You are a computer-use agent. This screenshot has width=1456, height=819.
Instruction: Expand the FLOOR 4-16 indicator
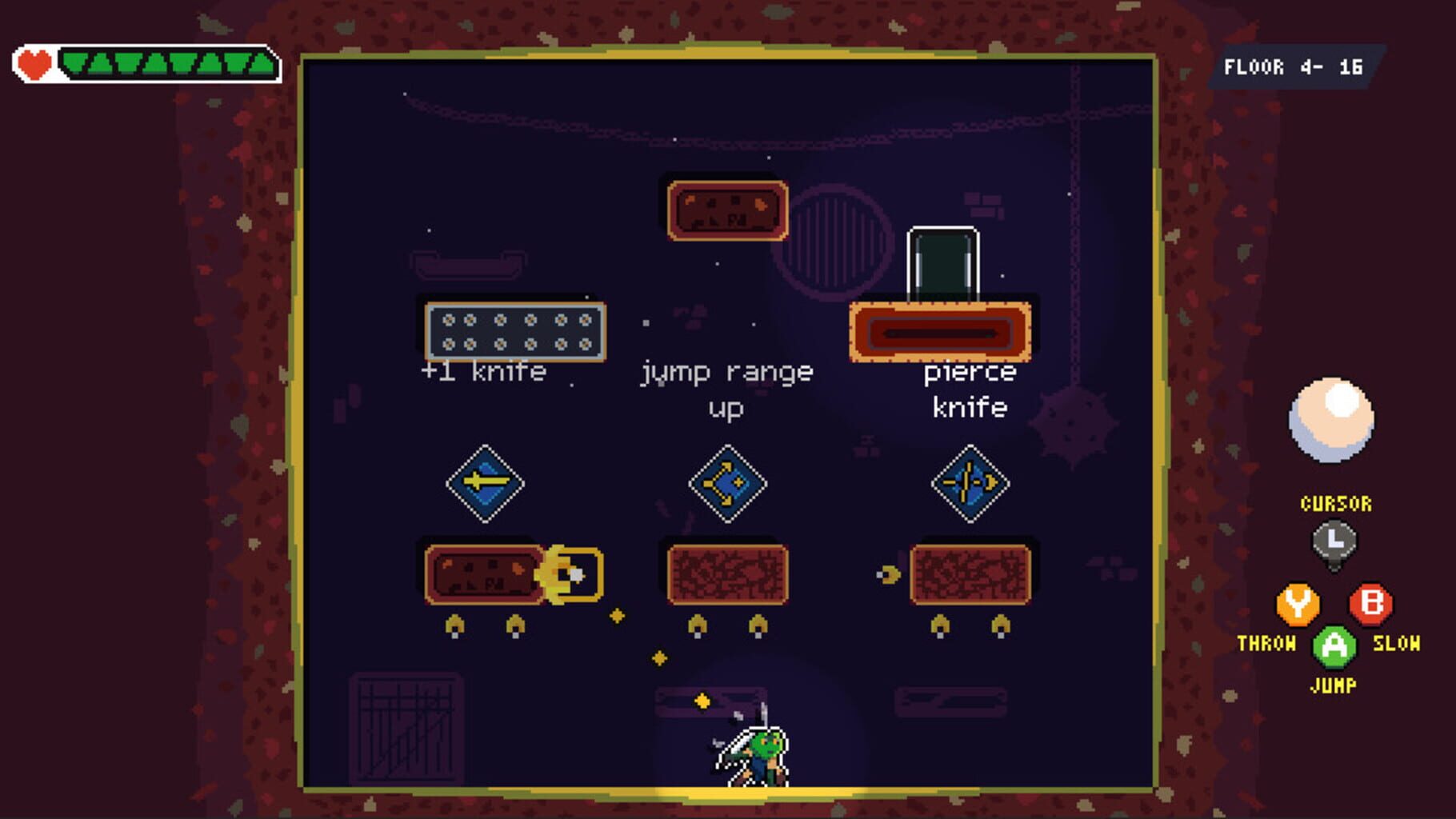pyautogui.click(x=1292, y=68)
